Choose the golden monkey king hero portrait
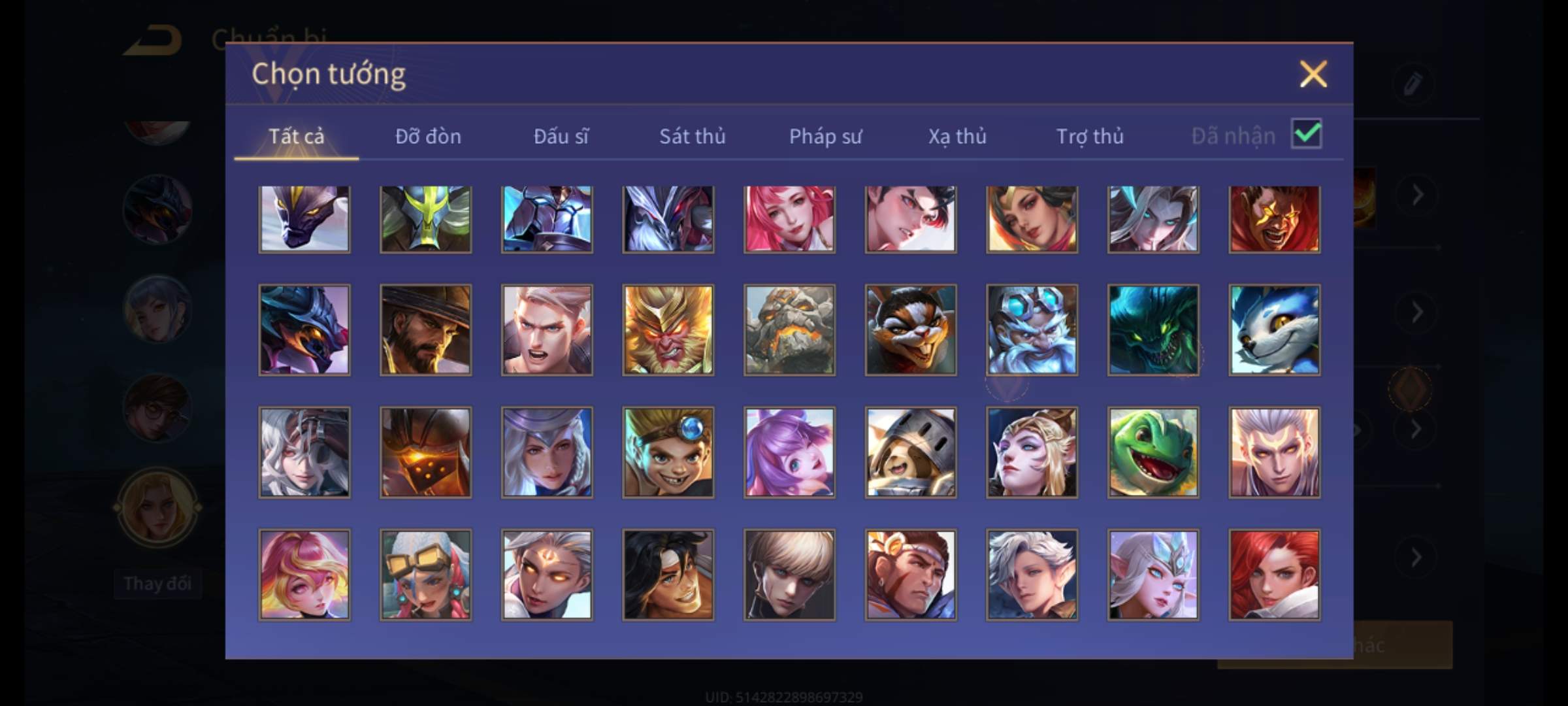The width and height of the screenshot is (1568, 706). click(668, 330)
